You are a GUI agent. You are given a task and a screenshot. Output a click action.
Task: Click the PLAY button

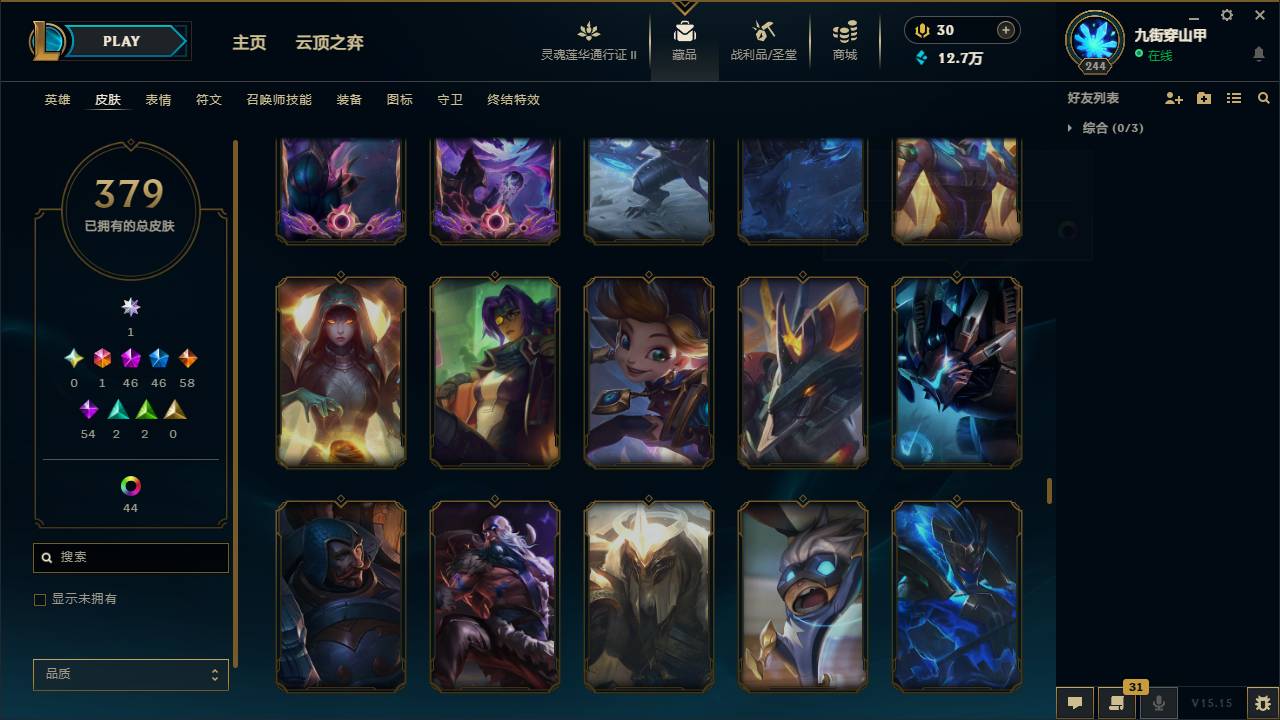click(x=120, y=41)
